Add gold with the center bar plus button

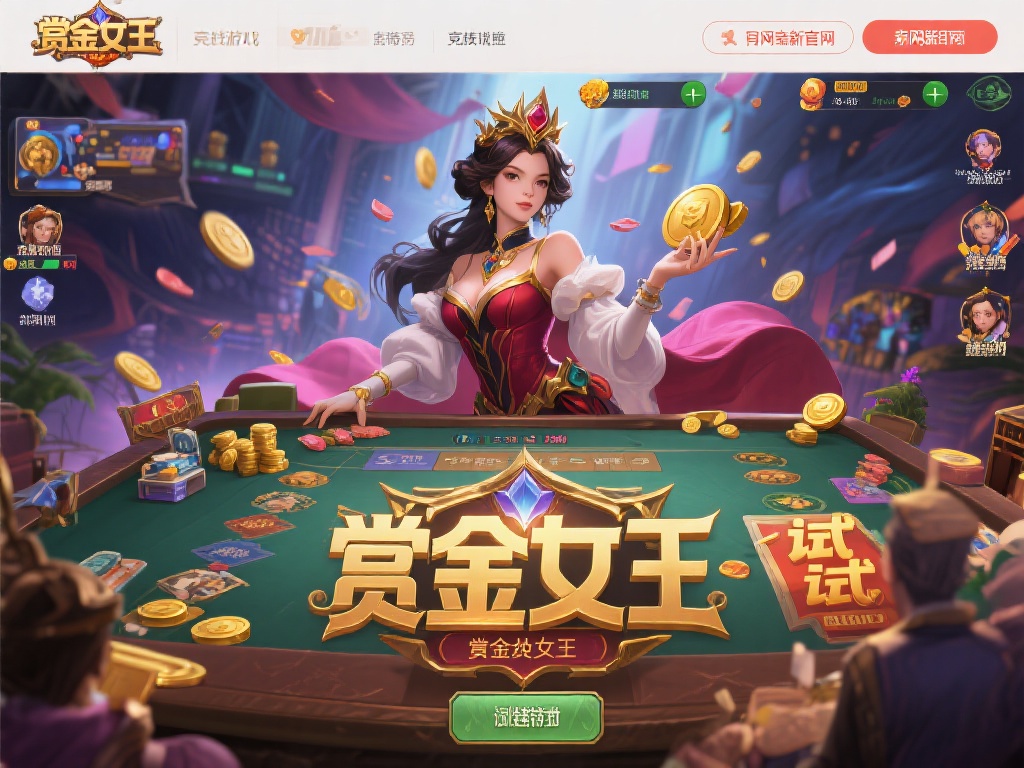click(692, 95)
